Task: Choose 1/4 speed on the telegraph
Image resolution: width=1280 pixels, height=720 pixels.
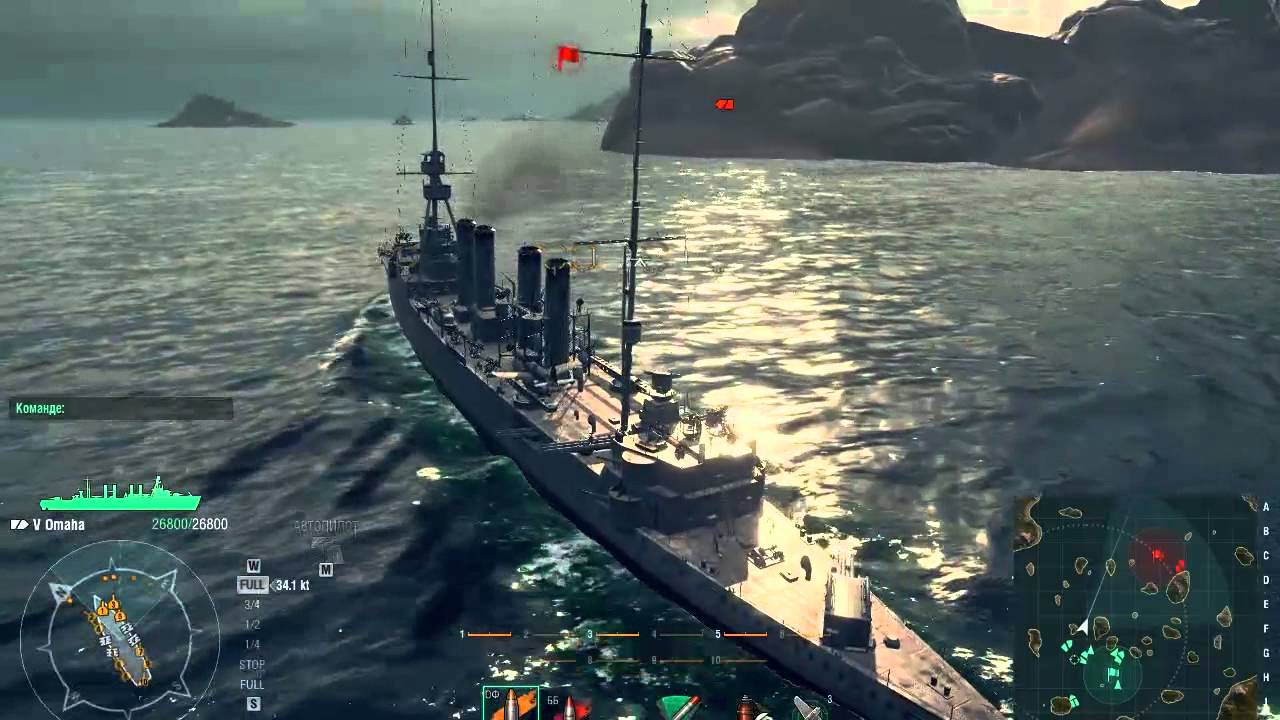Action: pyautogui.click(x=252, y=644)
